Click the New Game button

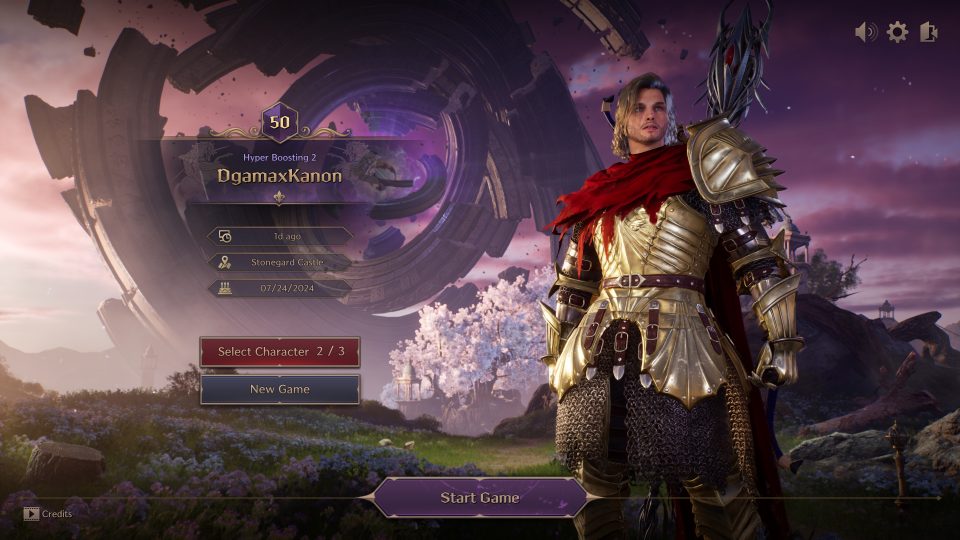click(x=280, y=389)
